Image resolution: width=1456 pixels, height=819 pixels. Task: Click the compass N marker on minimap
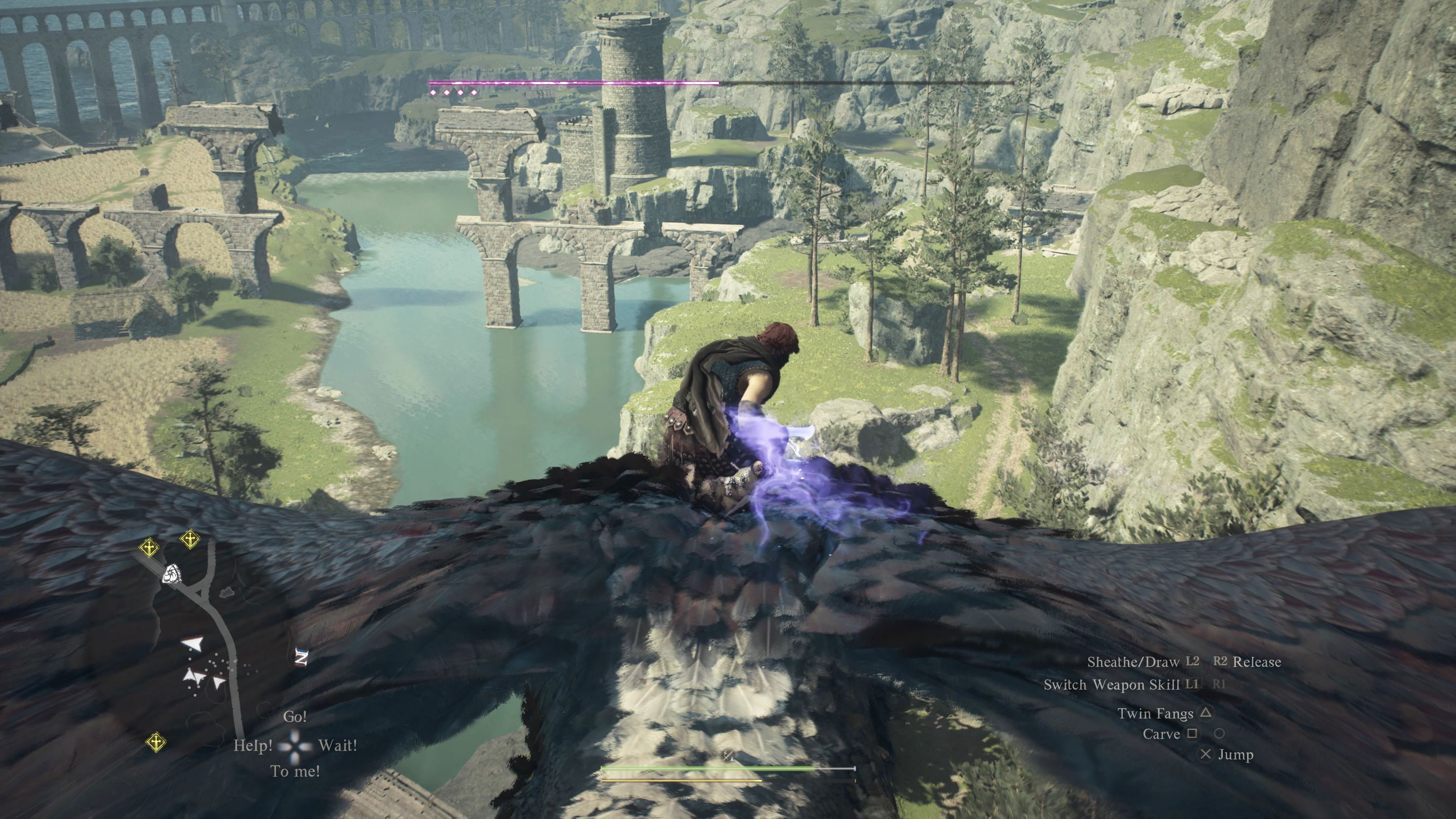point(302,657)
